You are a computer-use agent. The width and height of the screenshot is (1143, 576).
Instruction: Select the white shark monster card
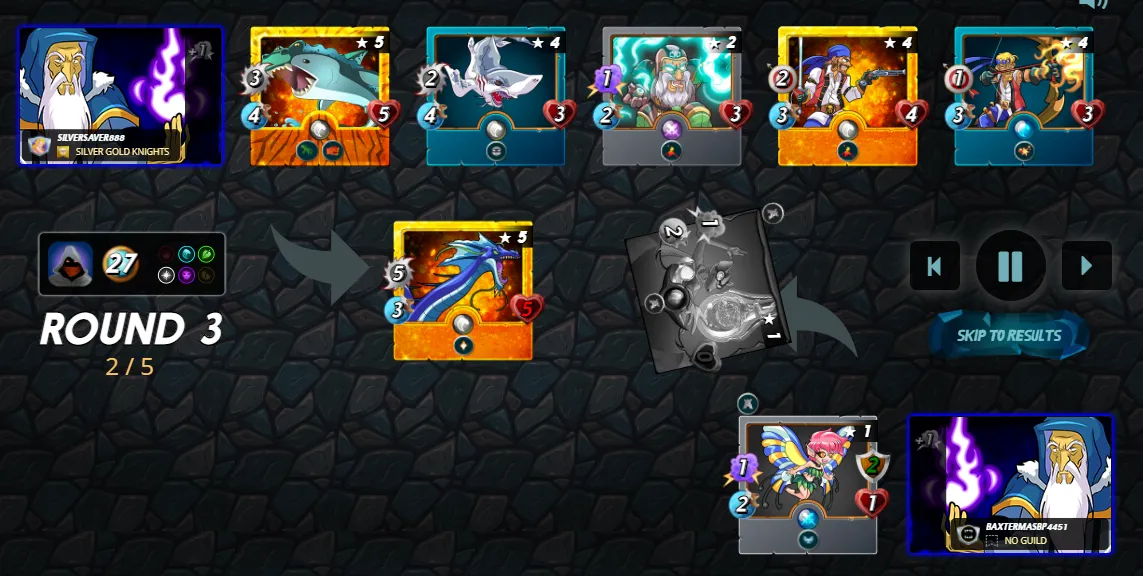pos(496,95)
